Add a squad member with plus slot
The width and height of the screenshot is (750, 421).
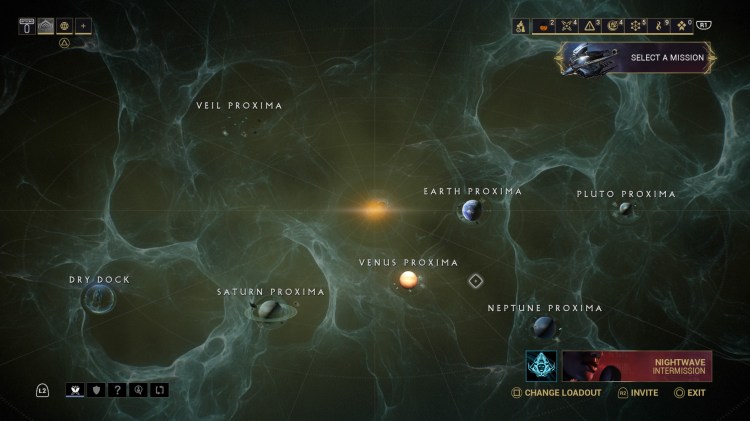[83, 26]
